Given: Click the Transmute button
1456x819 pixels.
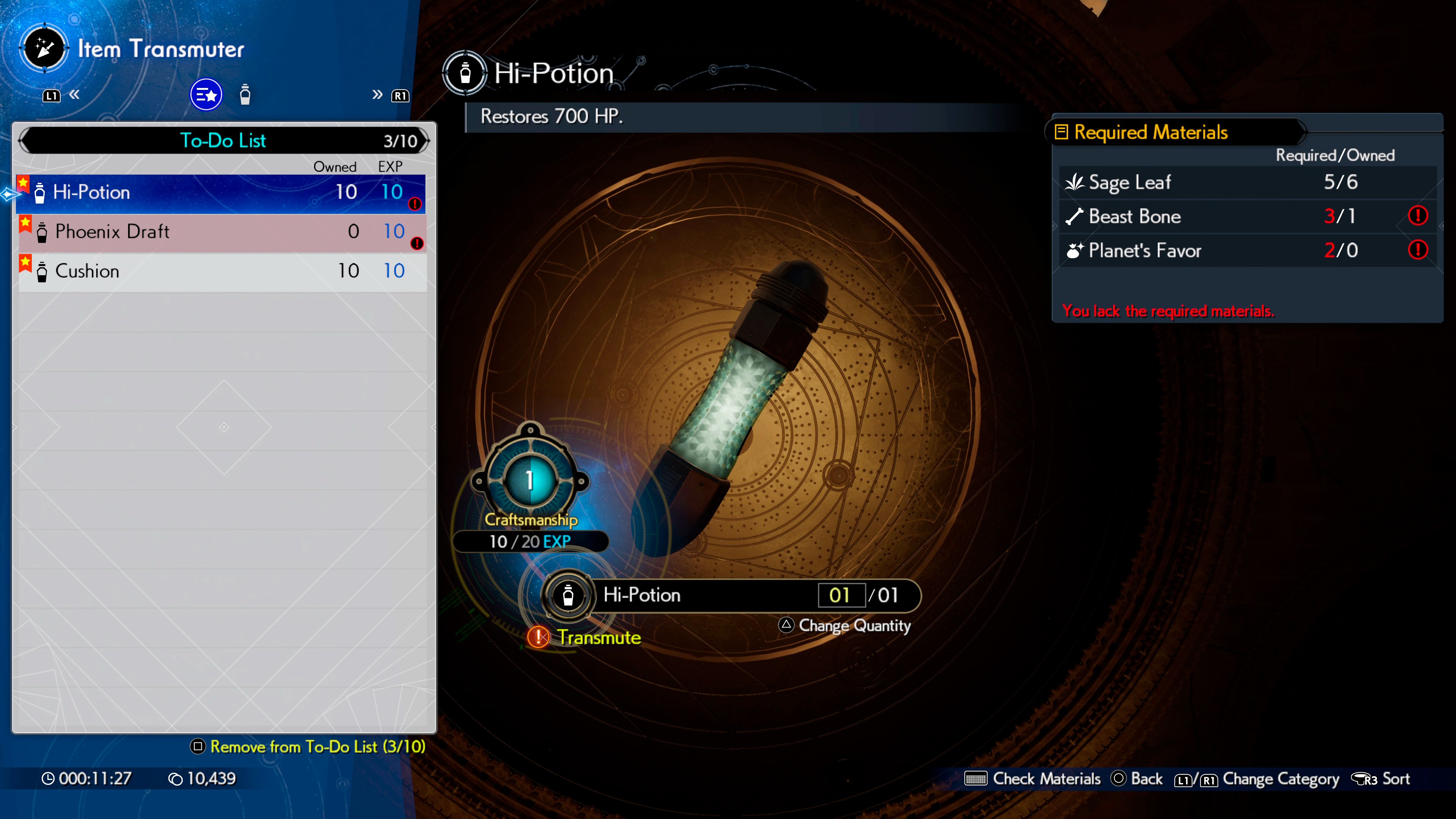Looking at the screenshot, I should (x=598, y=638).
